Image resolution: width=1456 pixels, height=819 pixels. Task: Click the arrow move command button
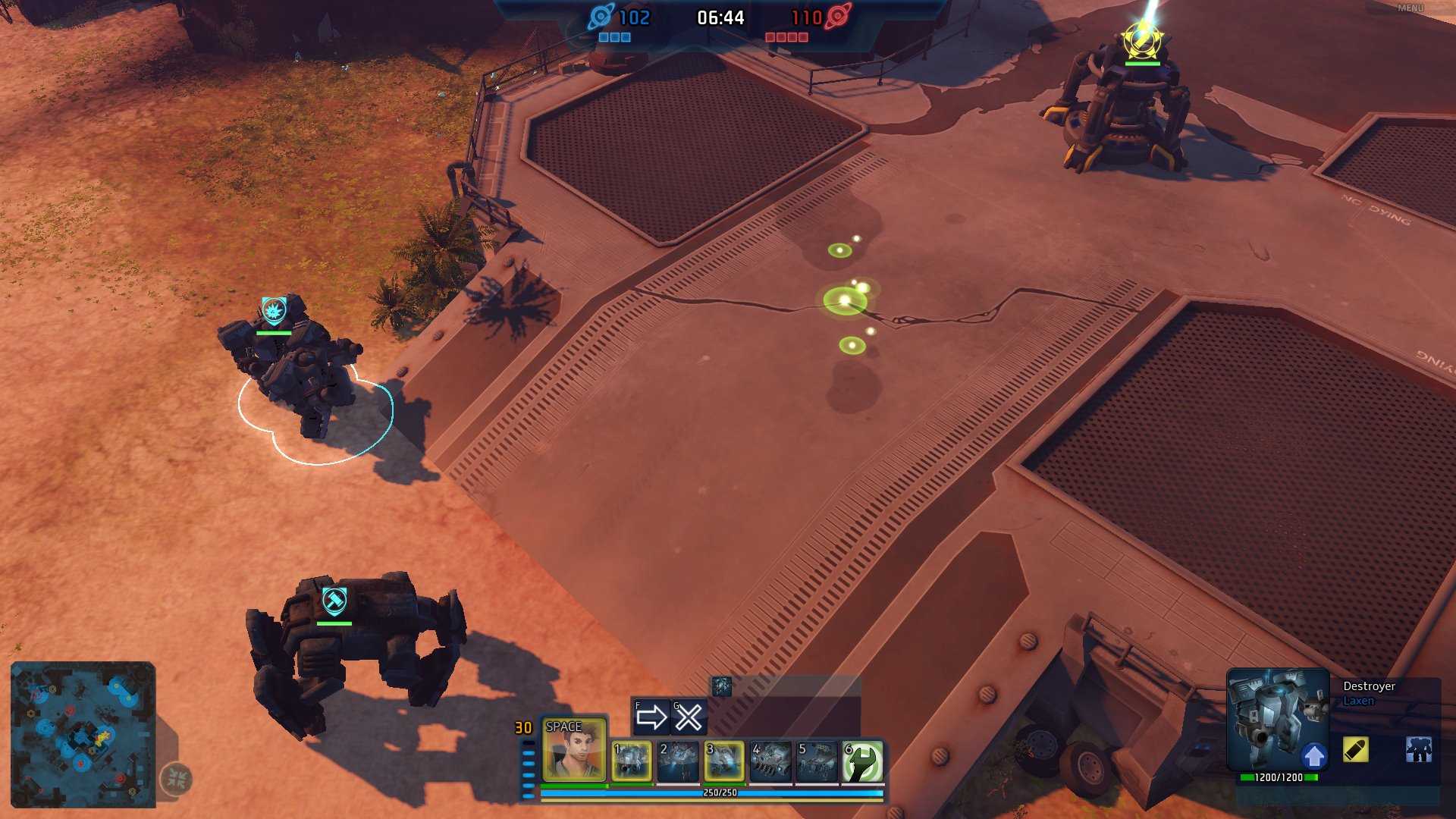click(x=651, y=717)
